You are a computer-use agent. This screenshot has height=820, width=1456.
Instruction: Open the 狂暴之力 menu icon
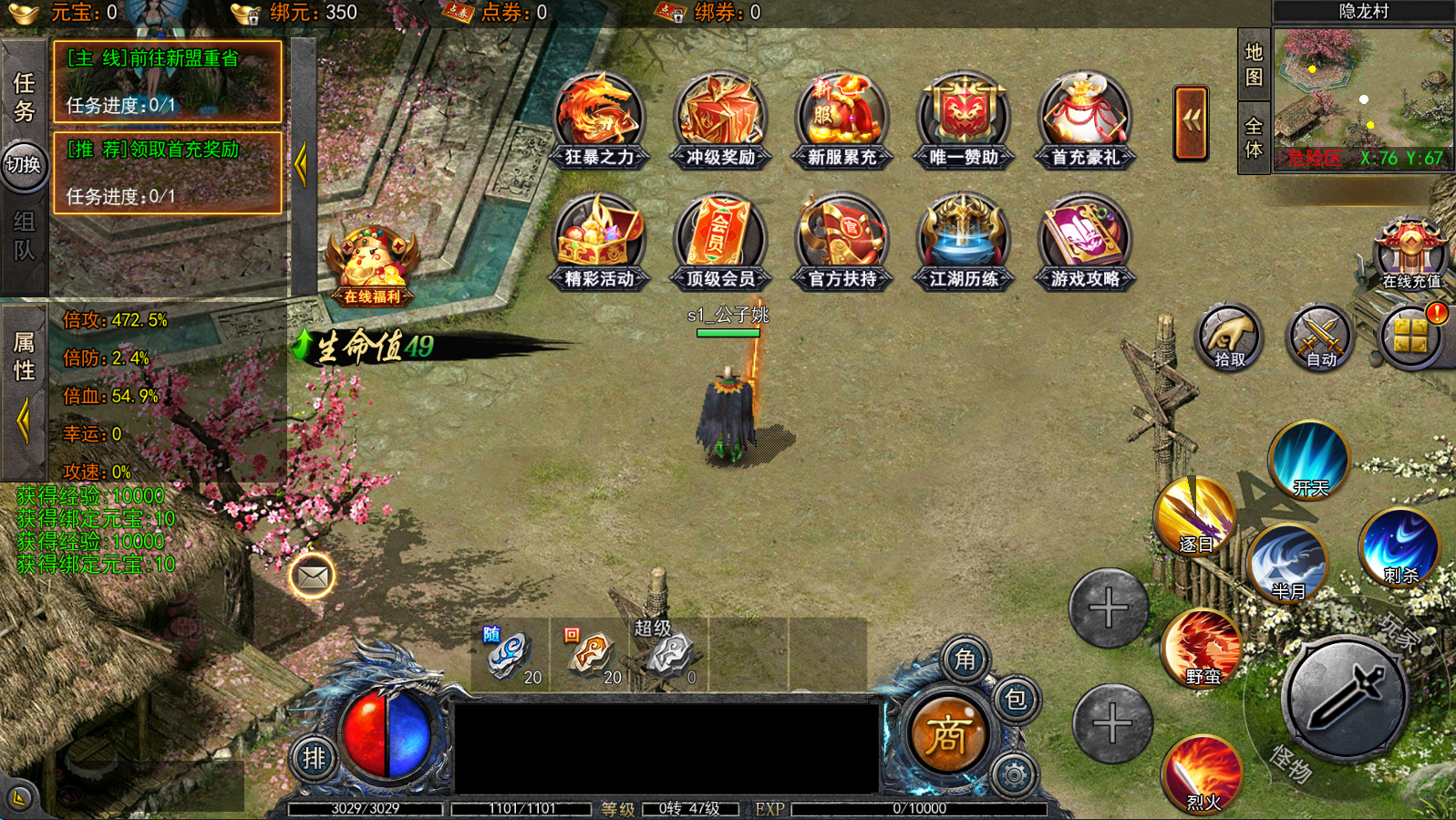coord(599,120)
